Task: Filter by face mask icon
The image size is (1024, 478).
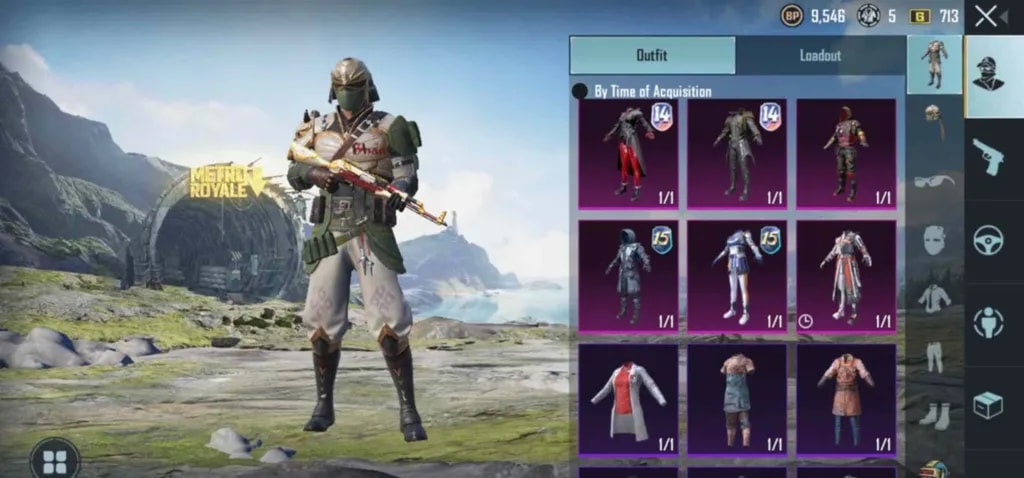Action: pyautogui.click(x=934, y=240)
